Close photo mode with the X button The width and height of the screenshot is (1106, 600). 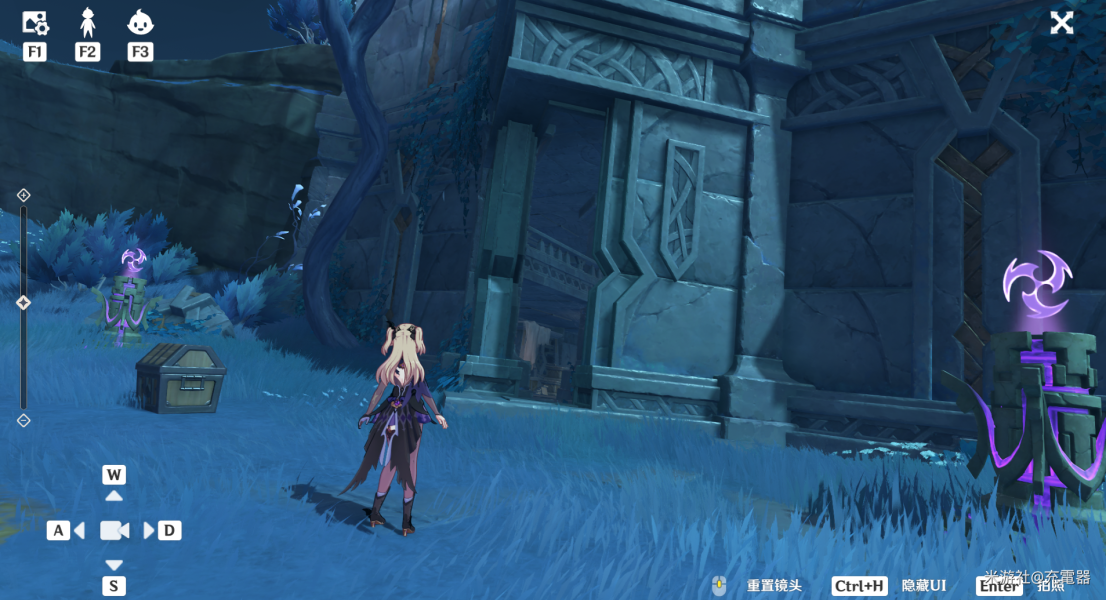pos(1061,23)
